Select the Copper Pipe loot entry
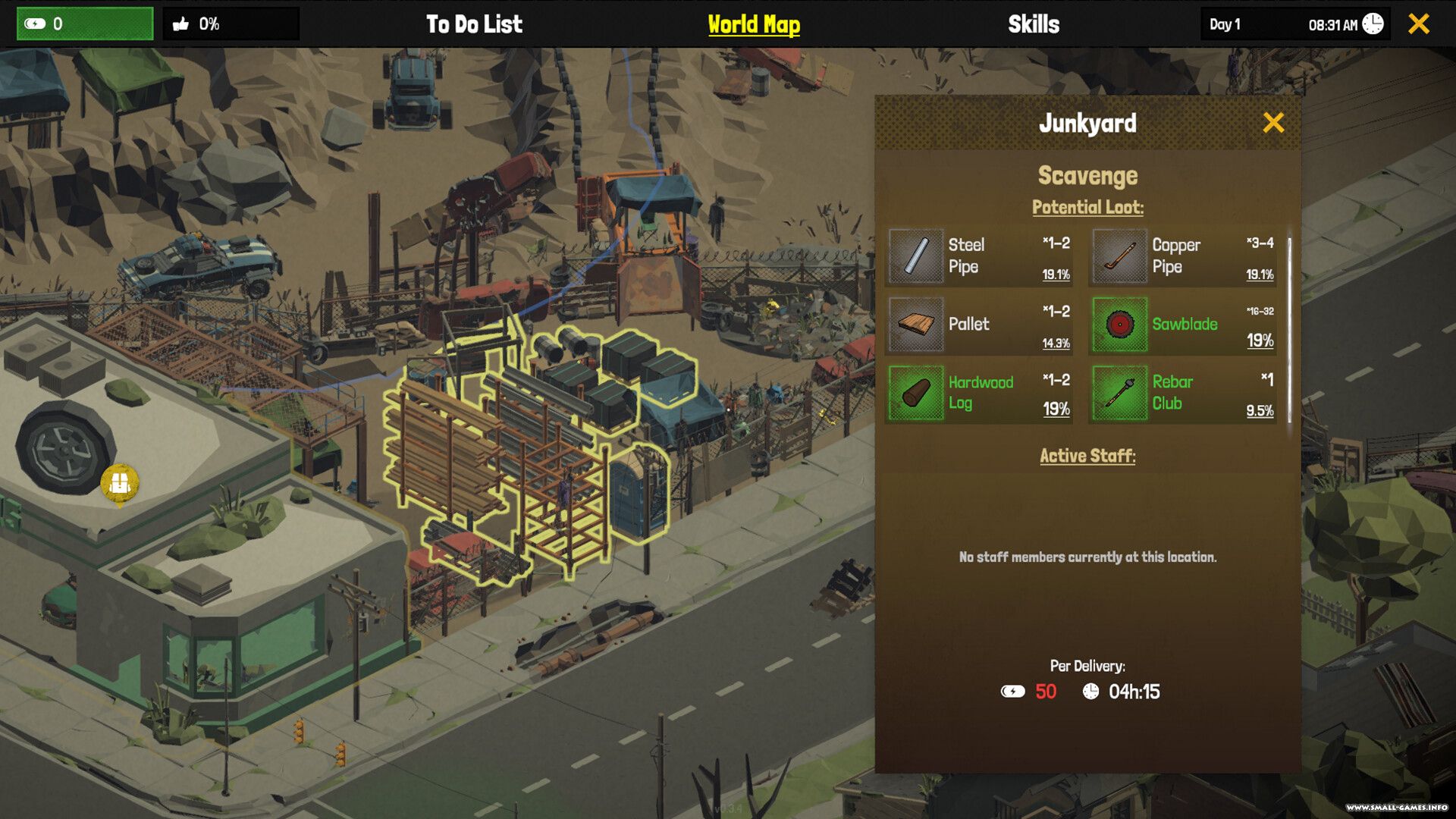 (1183, 256)
